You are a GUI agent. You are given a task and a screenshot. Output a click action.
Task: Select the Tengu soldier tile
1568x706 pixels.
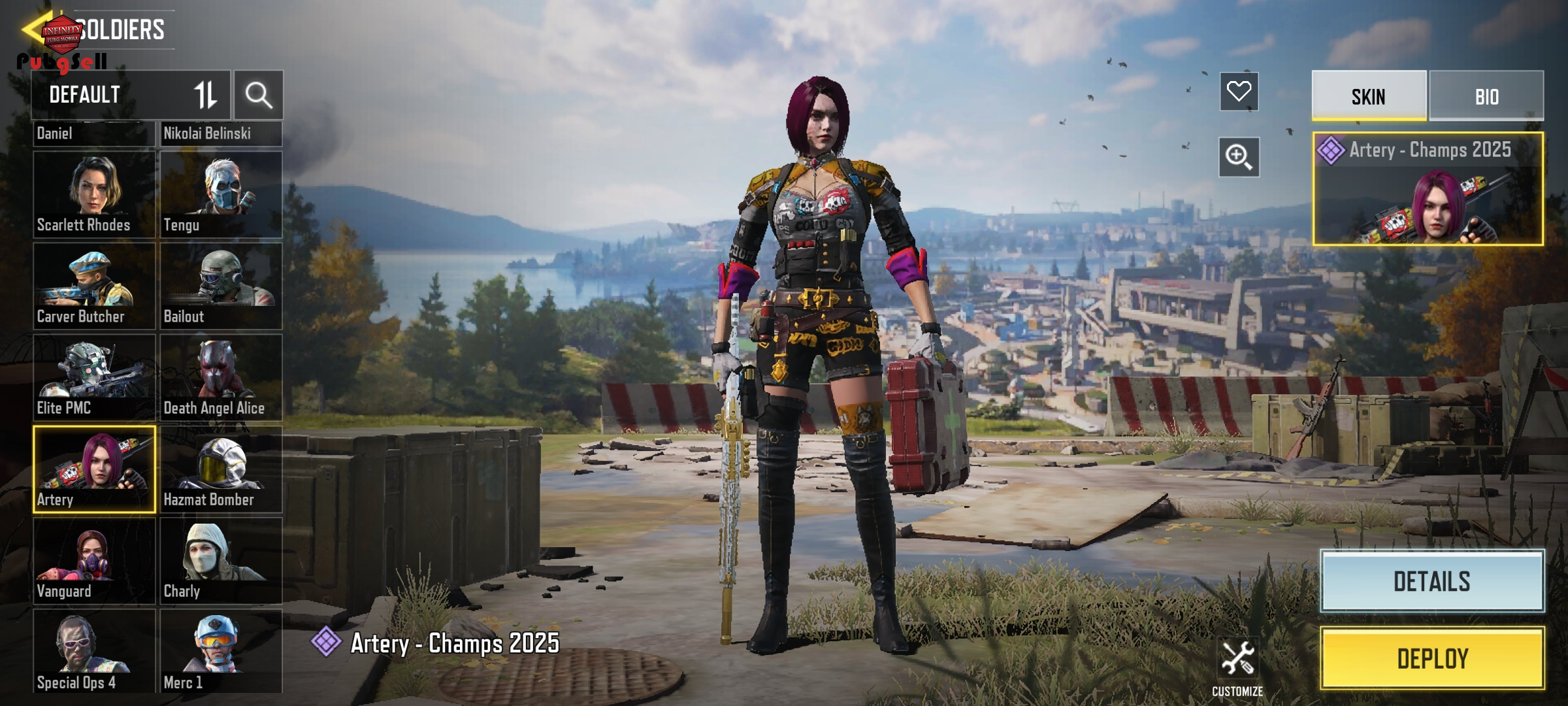coord(221,194)
